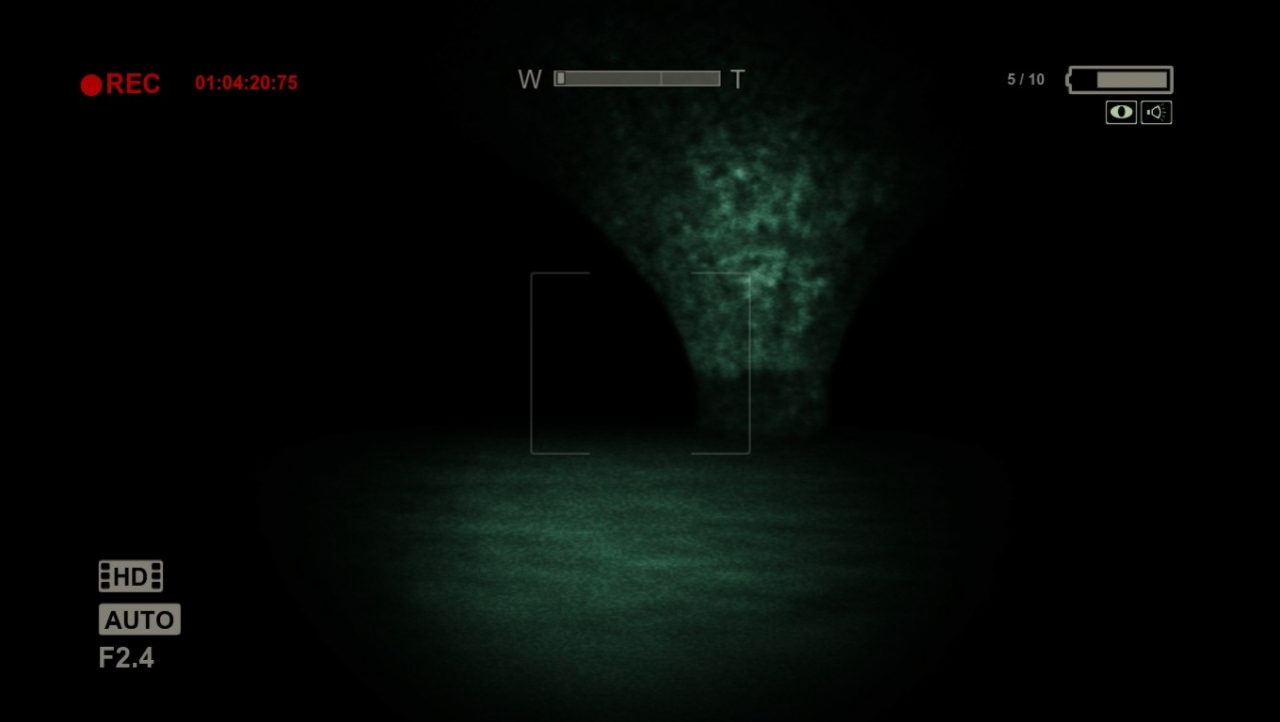Viewport: 1280px width, 722px height.
Task: Select the W wide-angle zoom label
Action: tap(528, 79)
